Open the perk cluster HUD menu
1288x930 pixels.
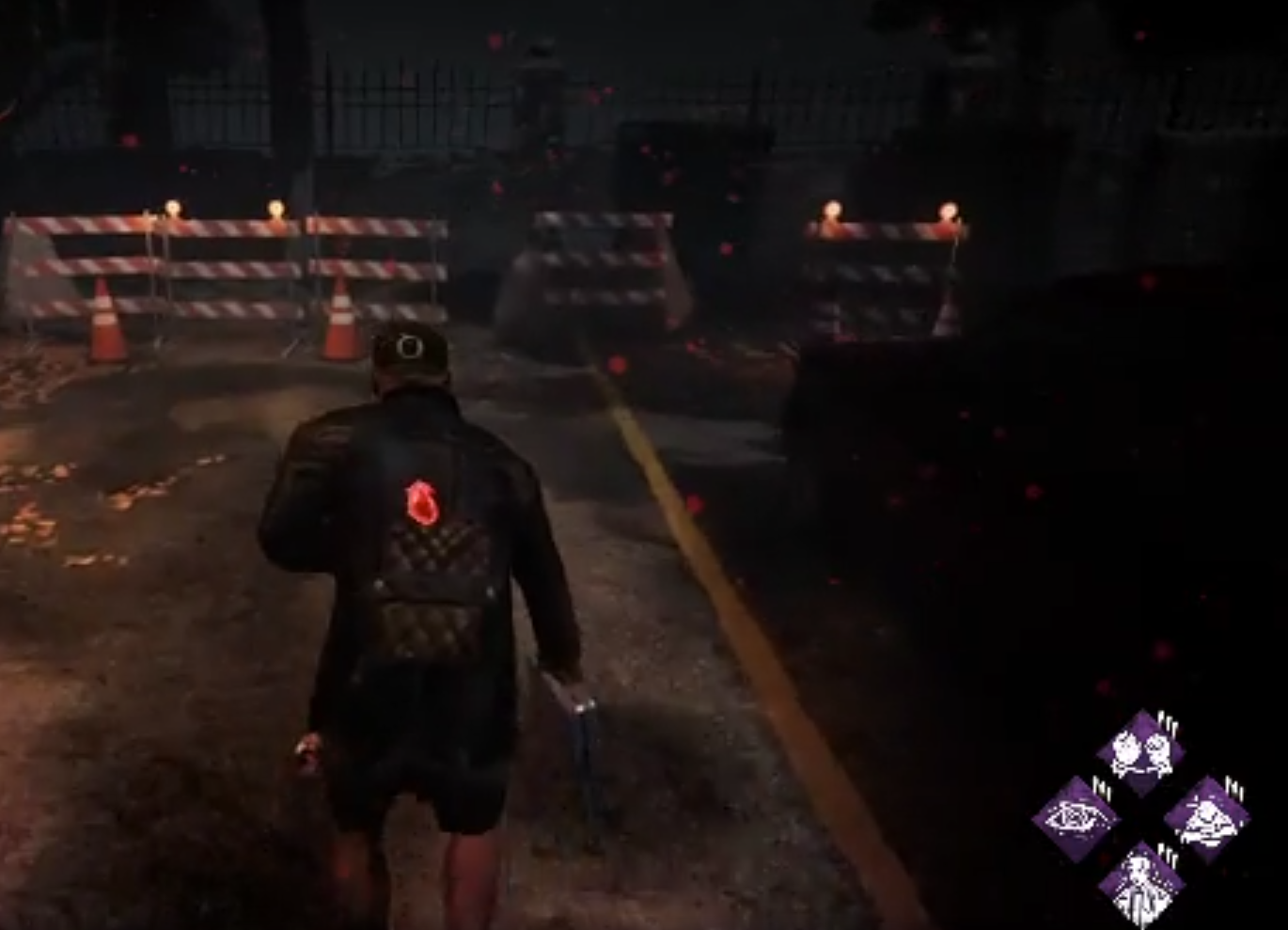(x=1142, y=813)
